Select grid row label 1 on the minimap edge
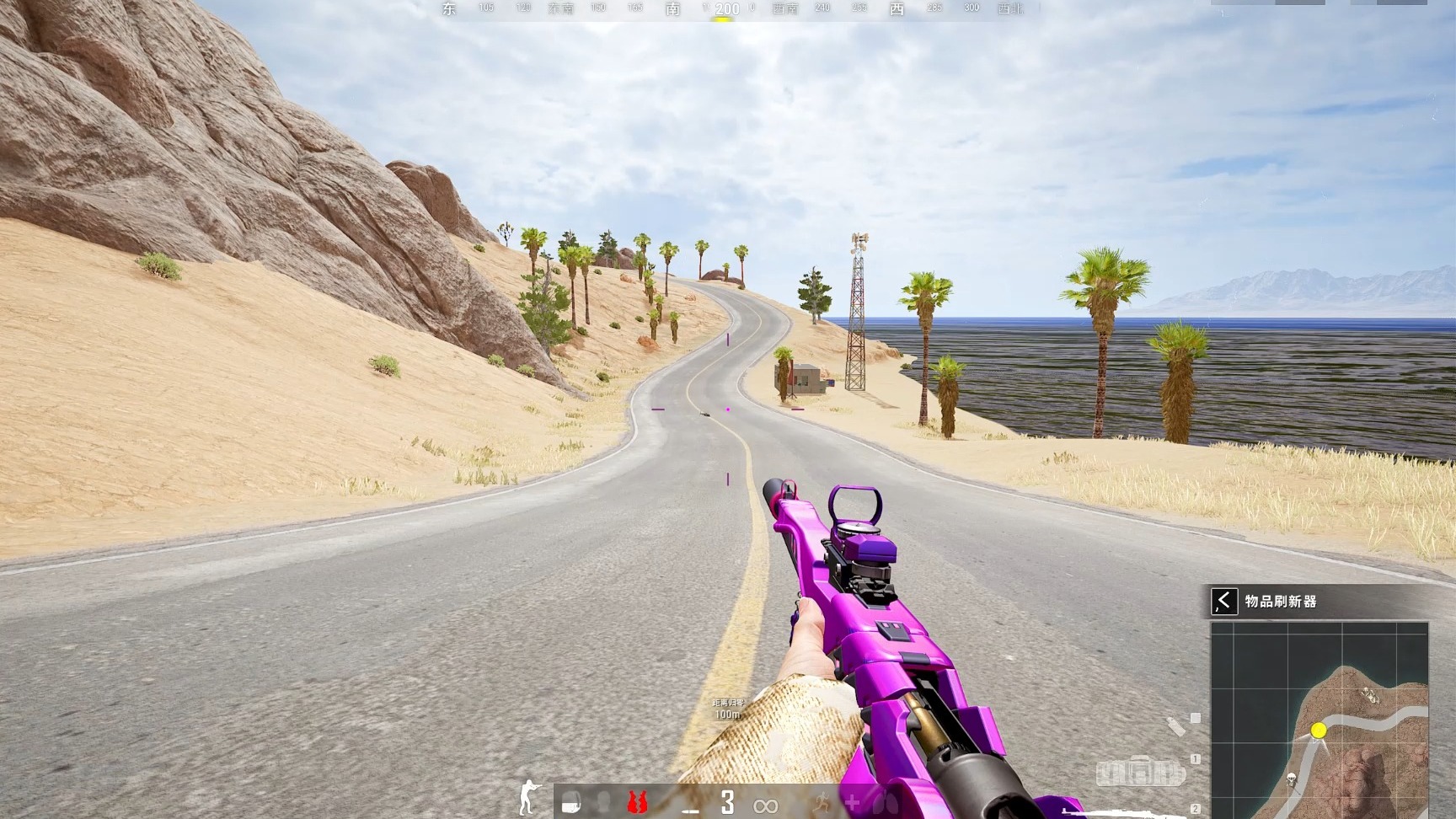1456x819 pixels. click(1196, 758)
